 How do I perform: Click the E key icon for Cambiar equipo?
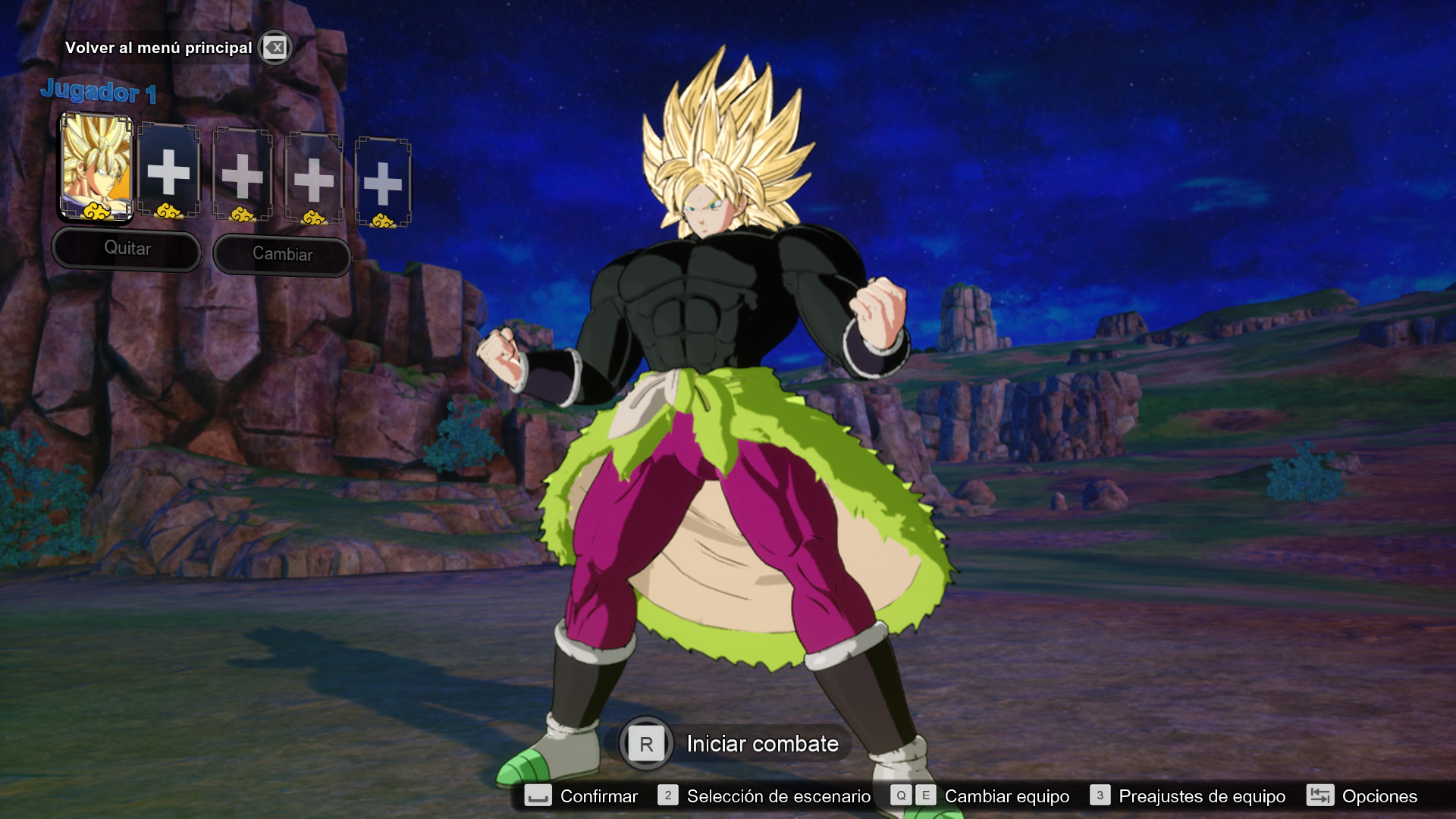coord(927,796)
